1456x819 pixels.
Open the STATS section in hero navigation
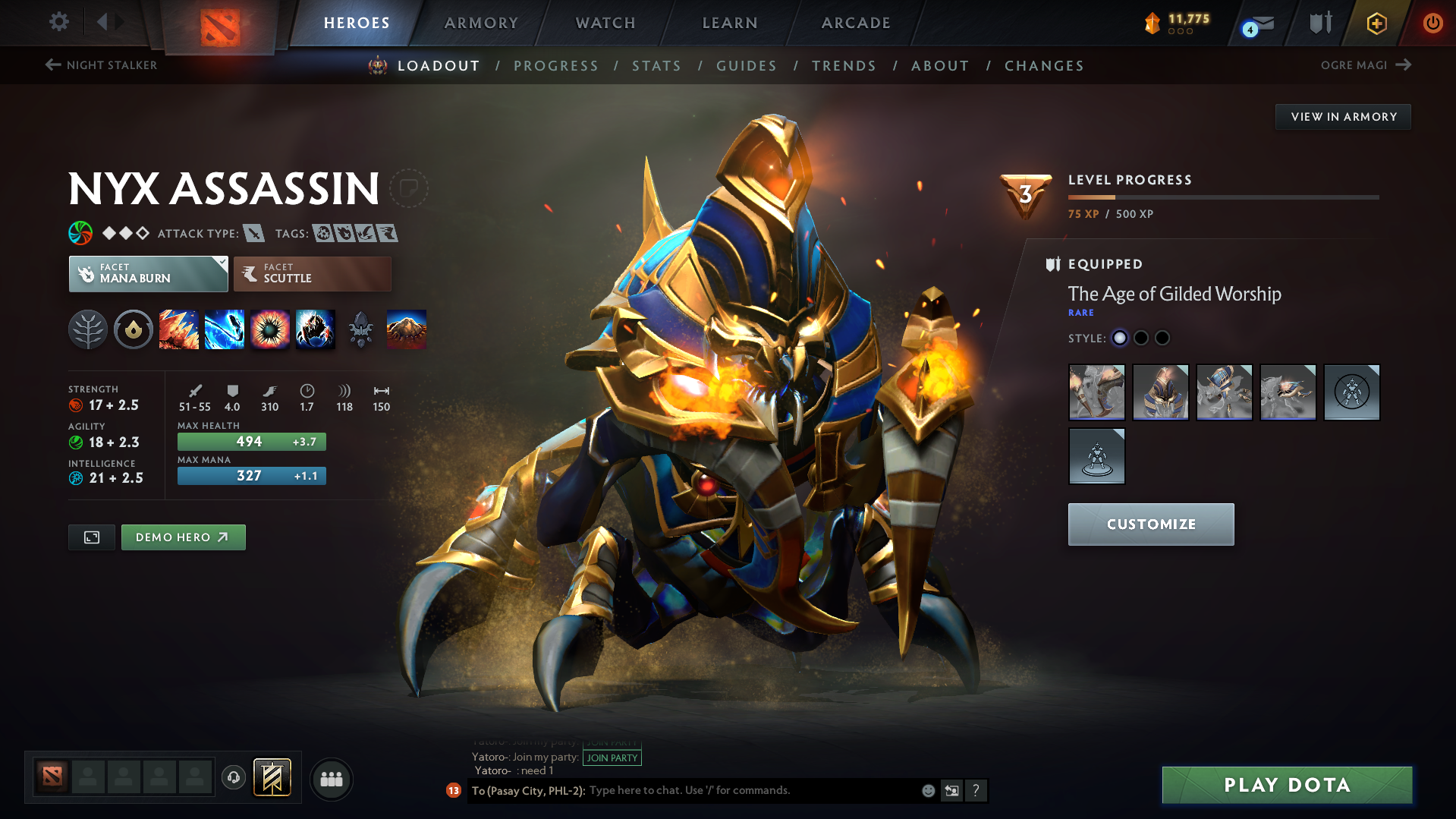click(x=656, y=65)
